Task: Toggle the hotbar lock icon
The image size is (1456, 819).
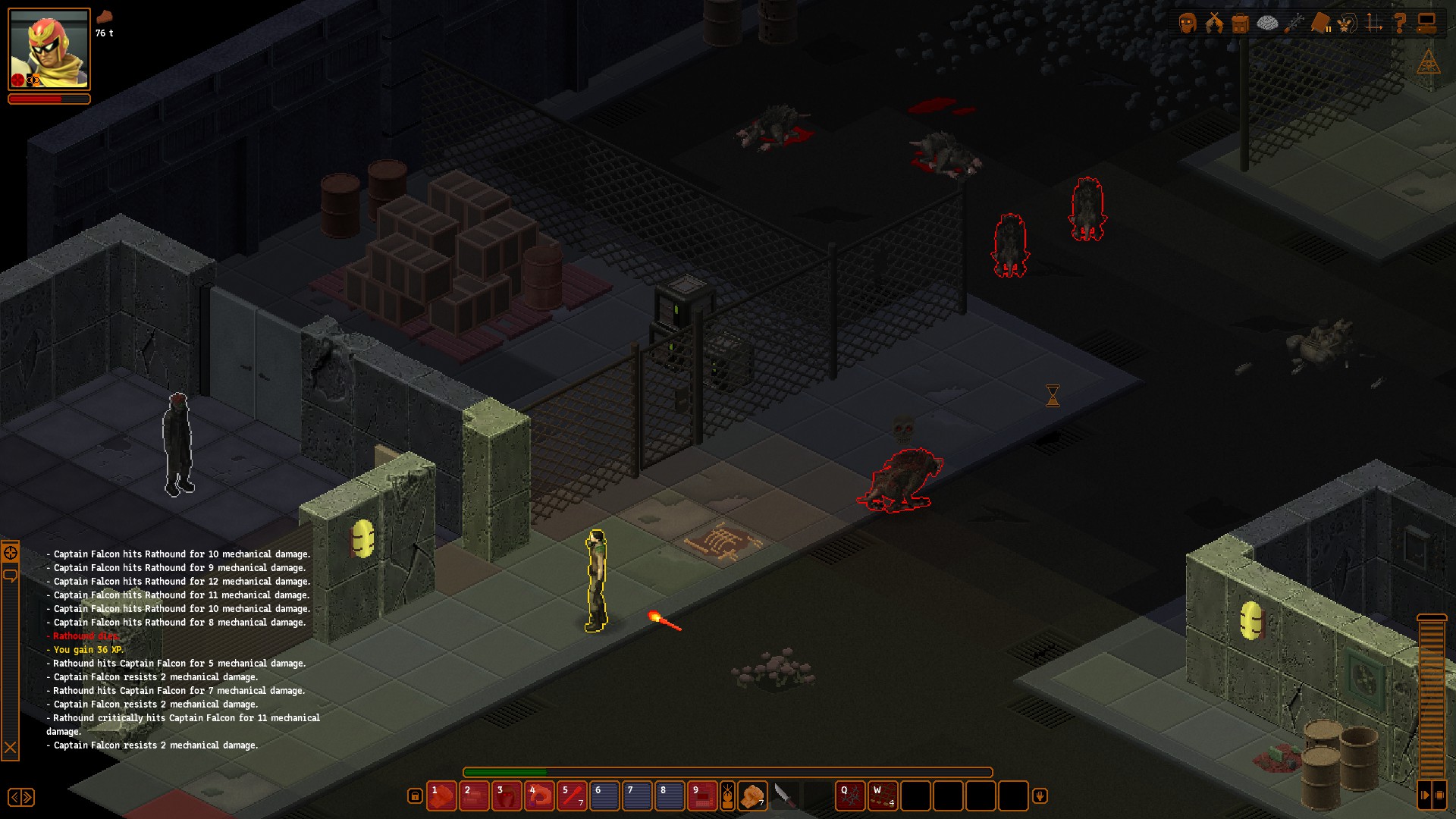Action: [415, 795]
